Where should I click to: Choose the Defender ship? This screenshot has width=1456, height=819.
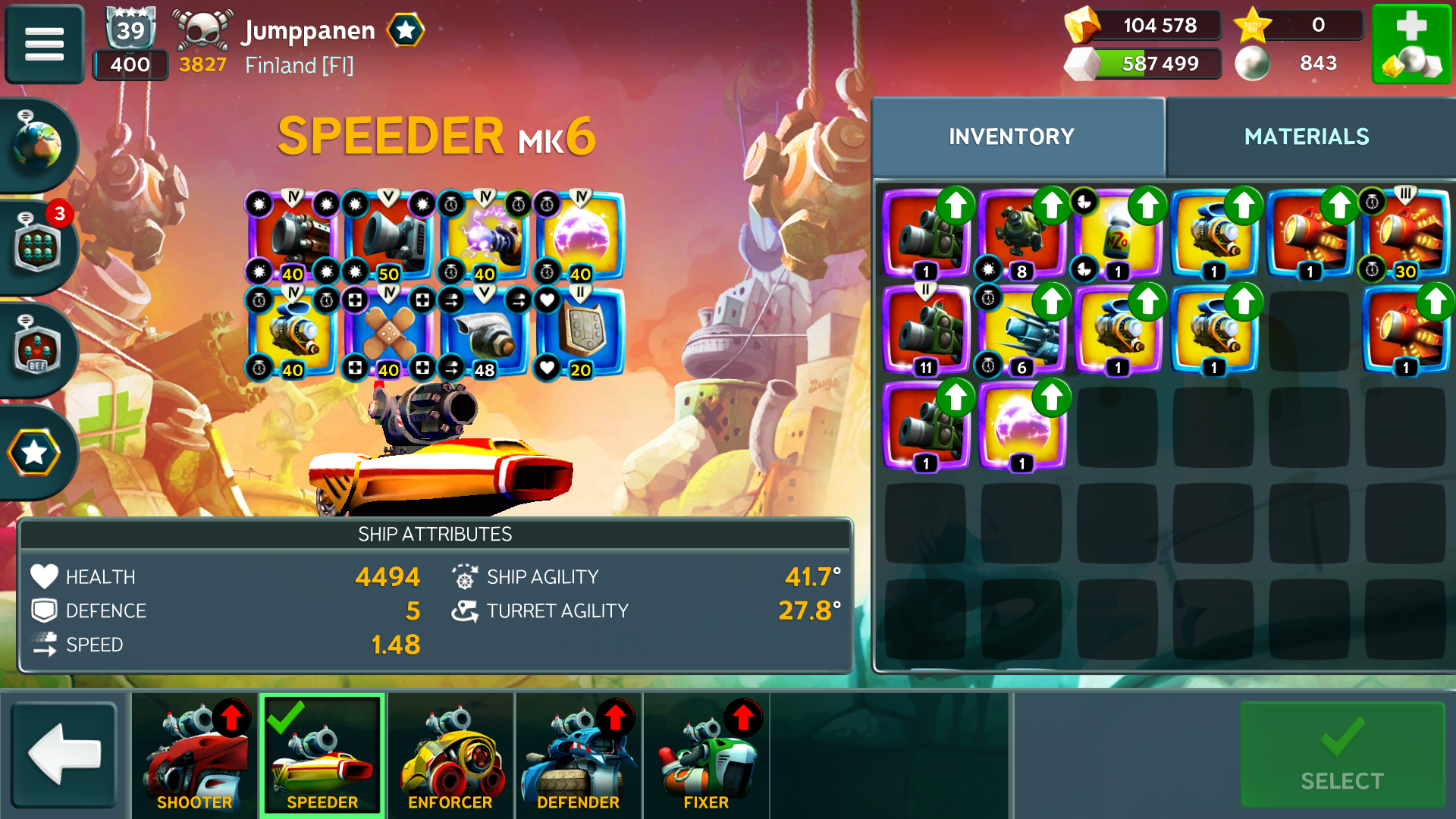coord(578,755)
